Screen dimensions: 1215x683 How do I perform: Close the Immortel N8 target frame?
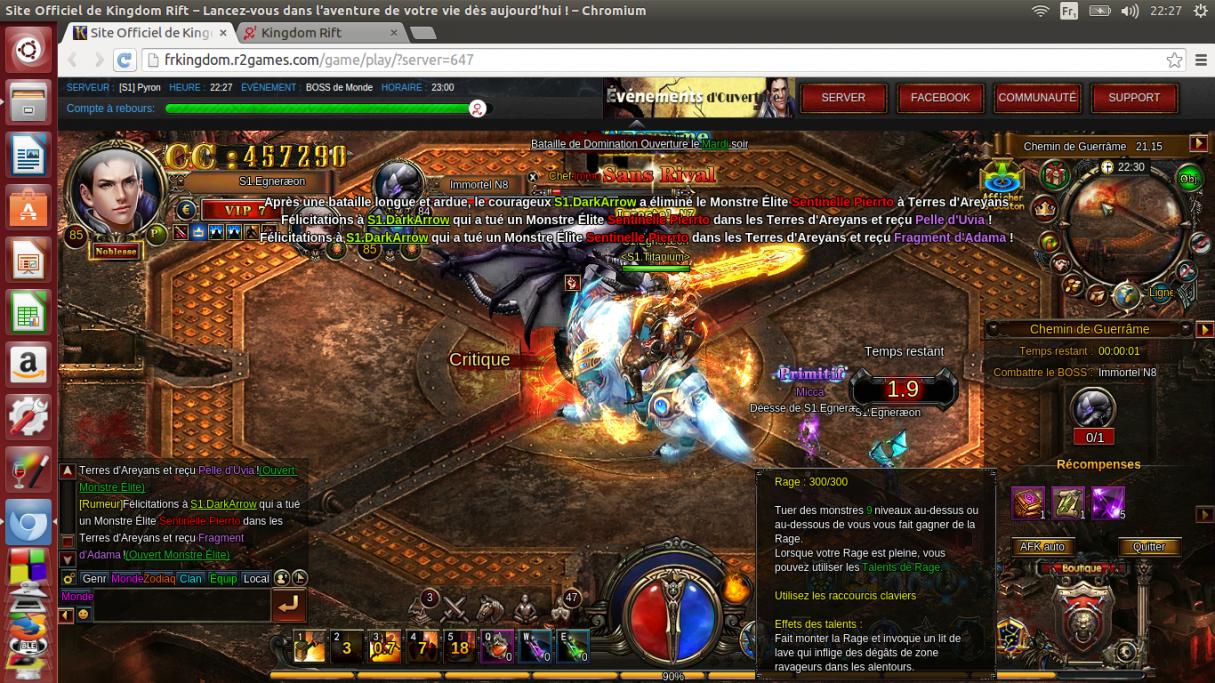(x=533, y=177)
